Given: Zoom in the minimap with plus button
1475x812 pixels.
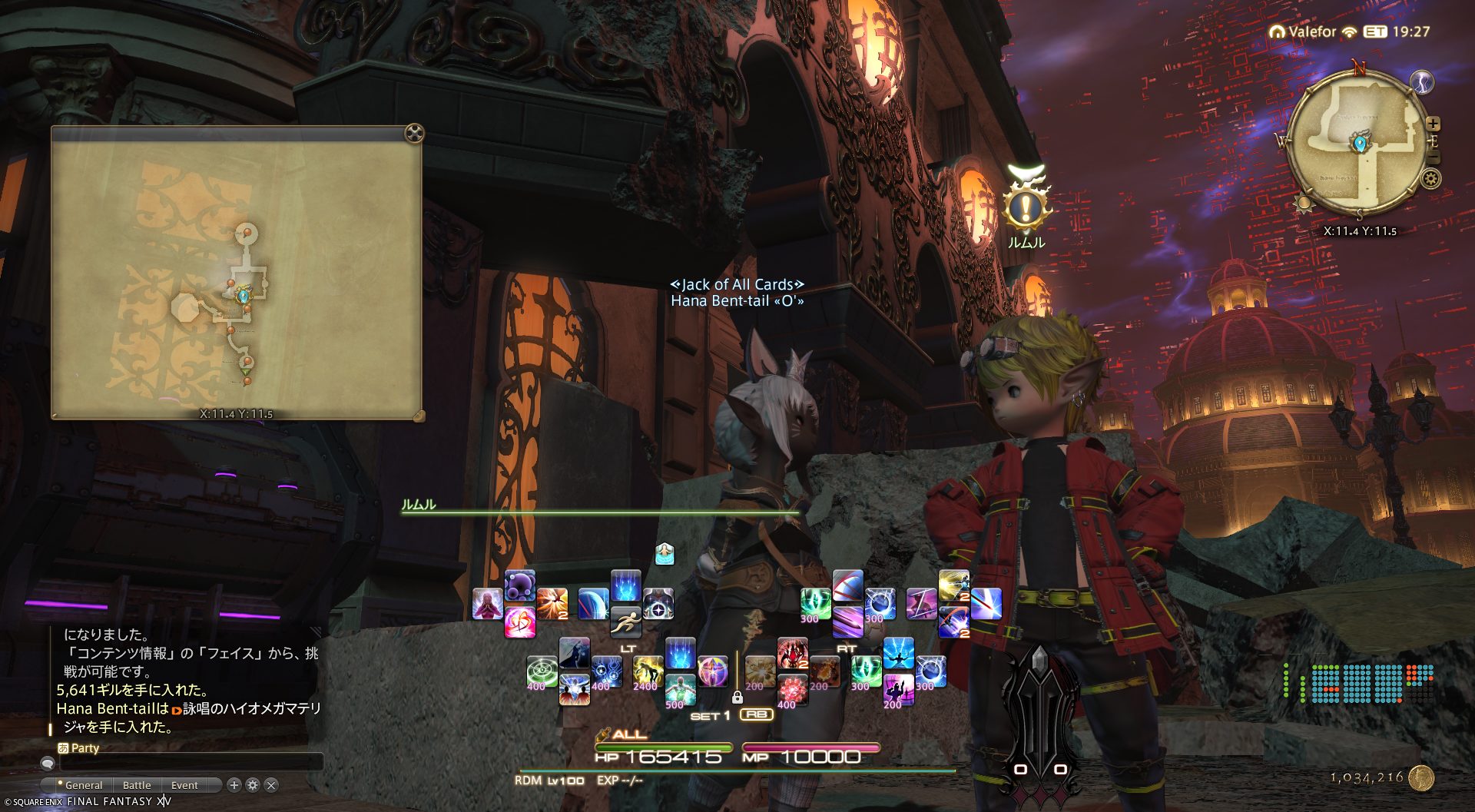Looking at the screenshot, I should click(x=1433, y=124).
